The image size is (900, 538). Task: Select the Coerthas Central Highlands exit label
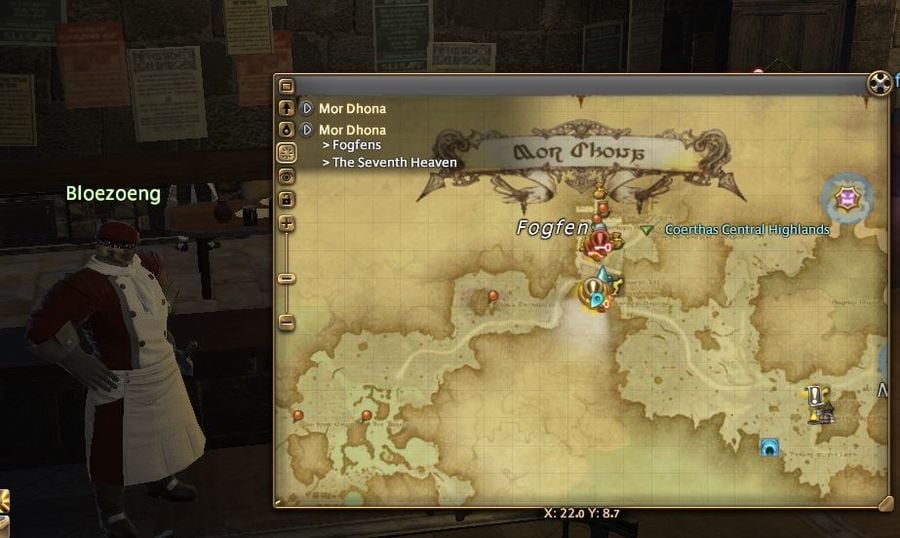[x=746, y=230]
